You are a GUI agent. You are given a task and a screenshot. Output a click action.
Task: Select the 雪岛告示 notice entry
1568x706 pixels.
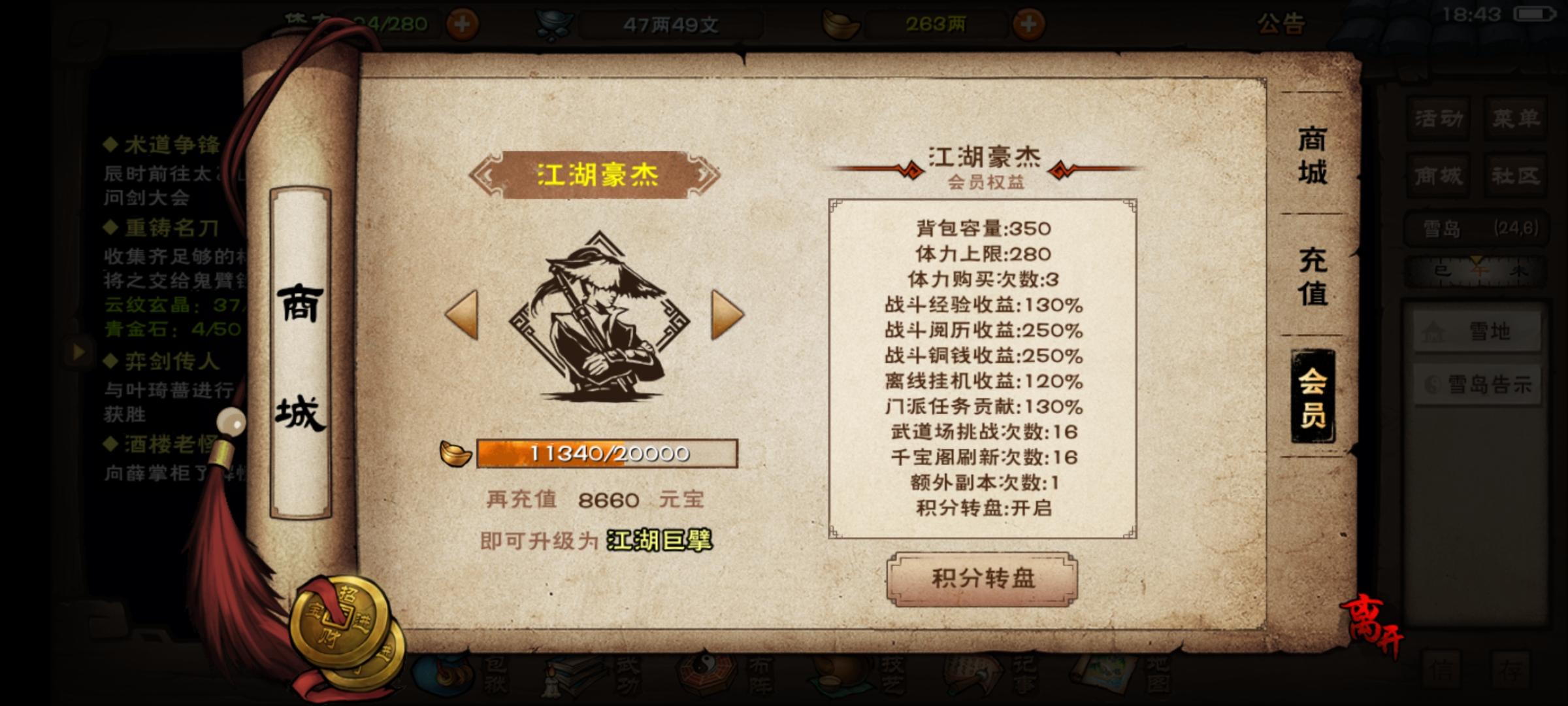[1477, 384]
